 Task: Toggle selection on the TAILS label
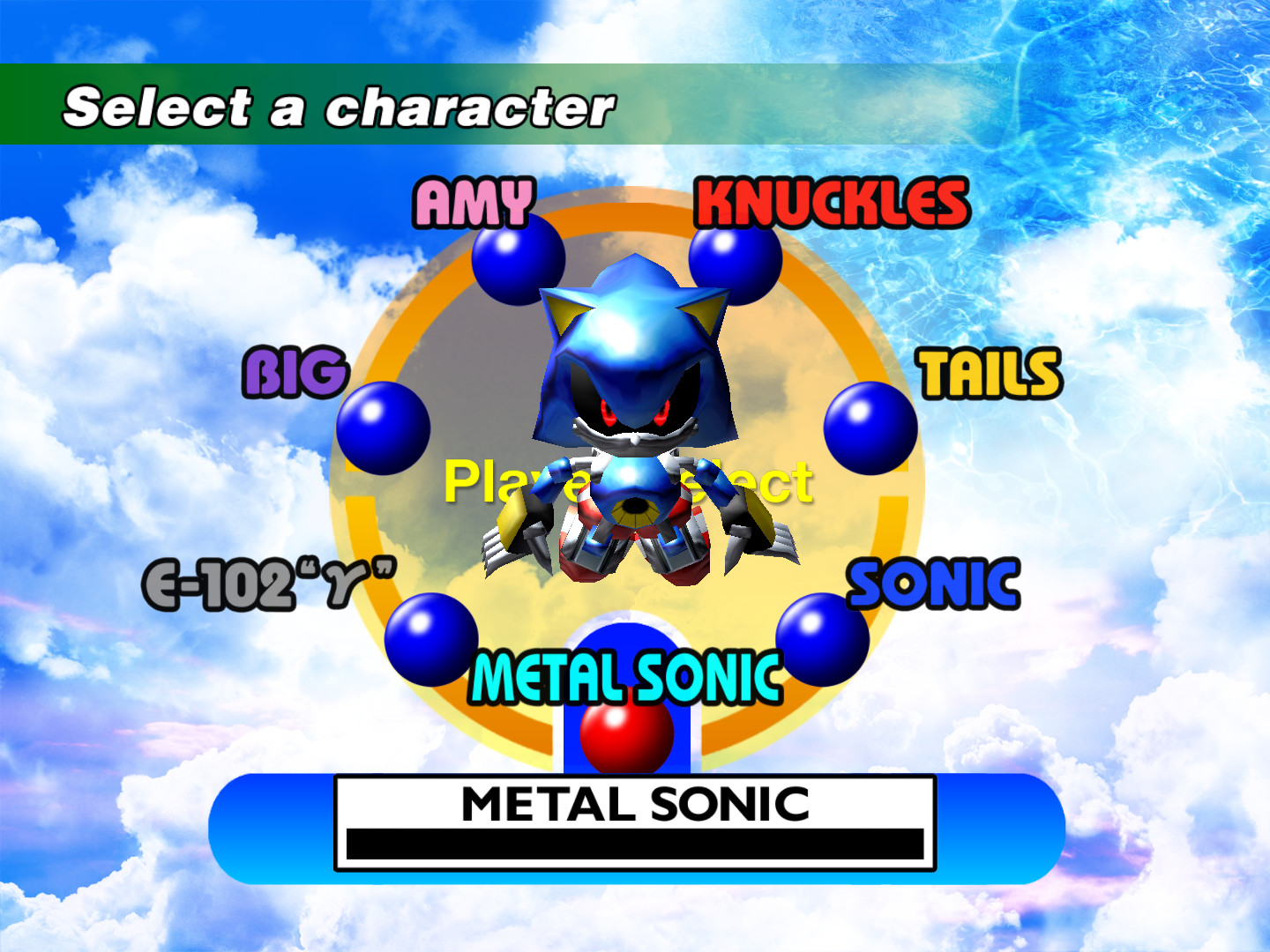[x=989, y=374]
